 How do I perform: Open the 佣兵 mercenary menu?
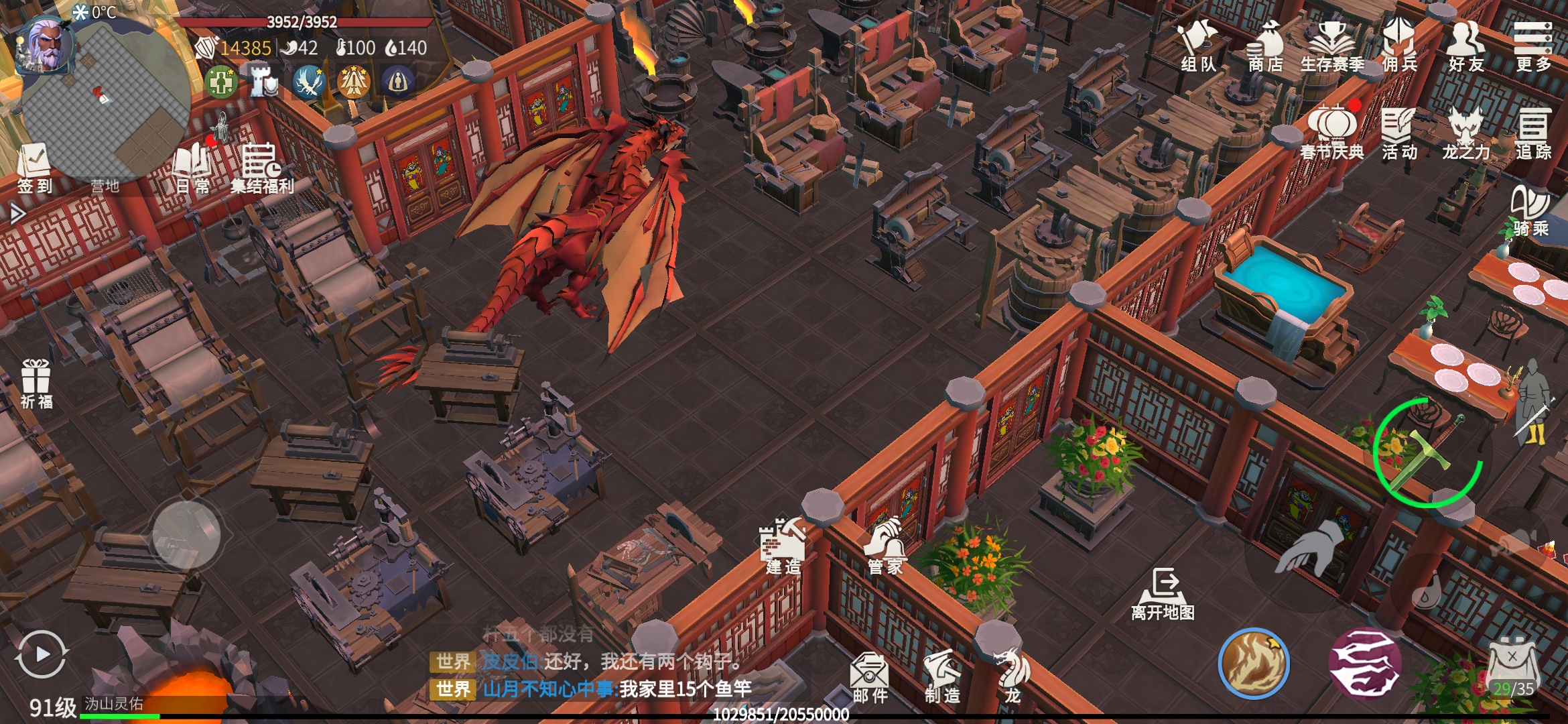coord(1399,46)
